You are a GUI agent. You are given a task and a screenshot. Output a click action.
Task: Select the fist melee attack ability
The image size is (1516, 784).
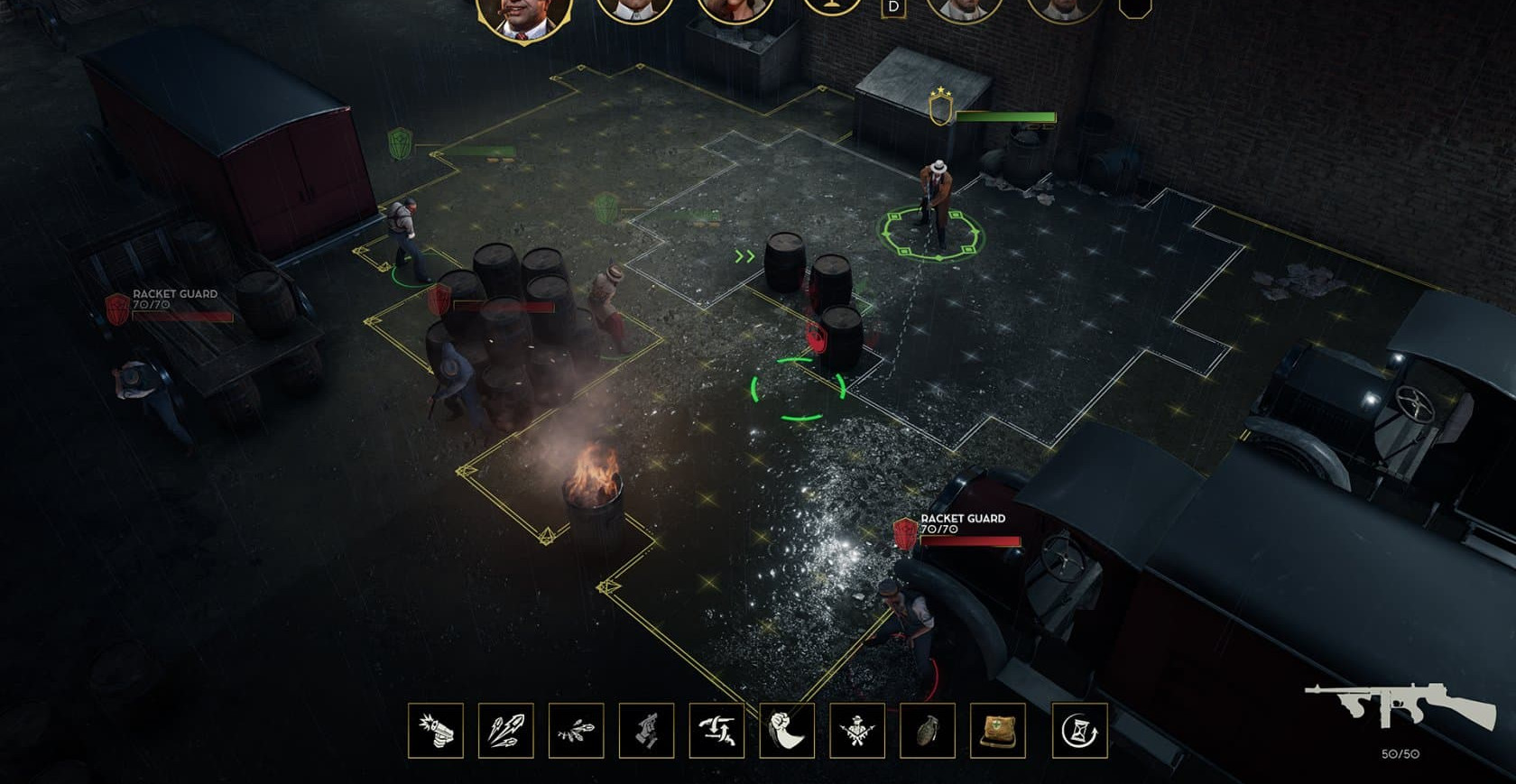tap(787, 731)
